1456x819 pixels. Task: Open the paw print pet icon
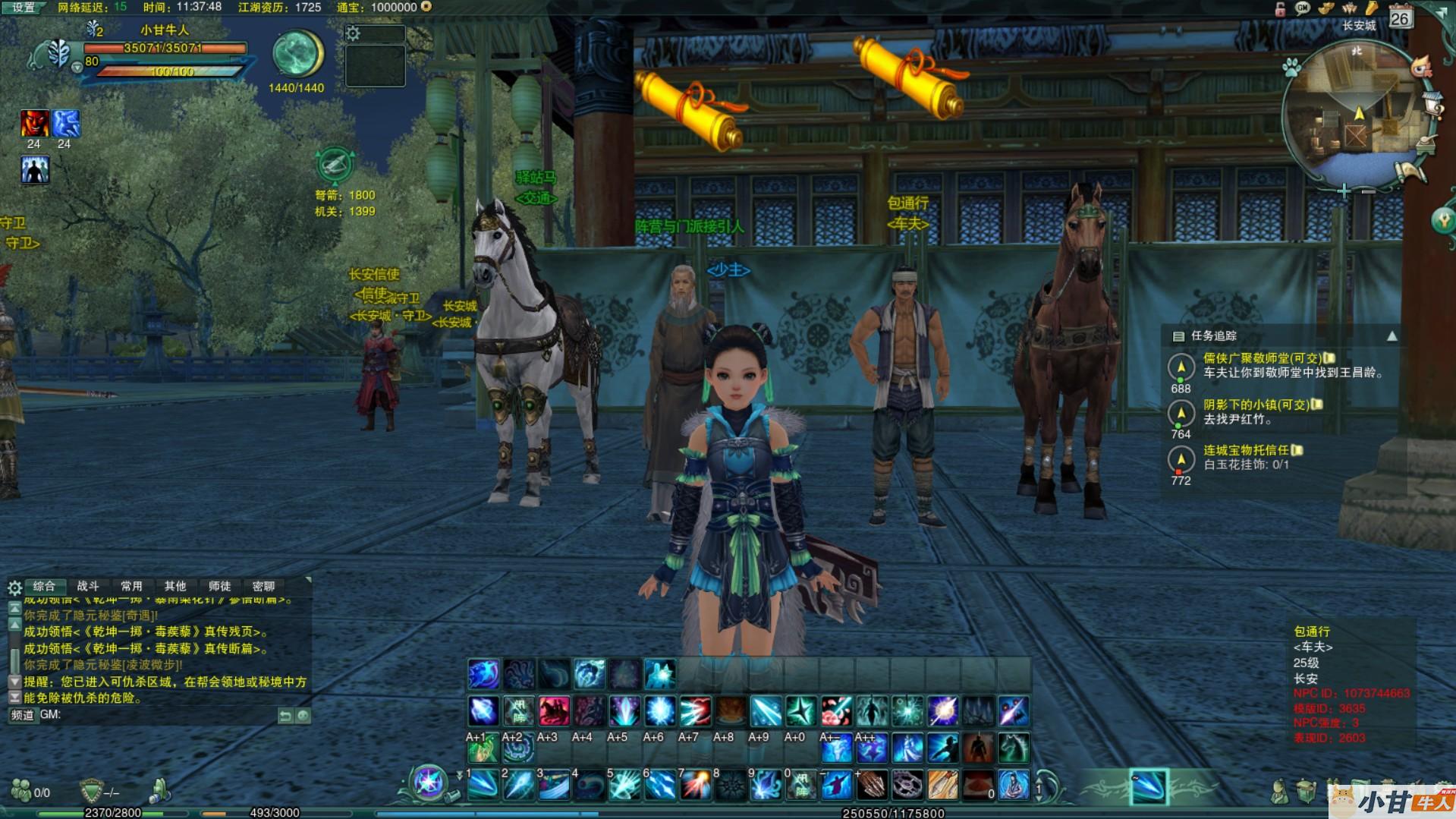click(1291, 69)
